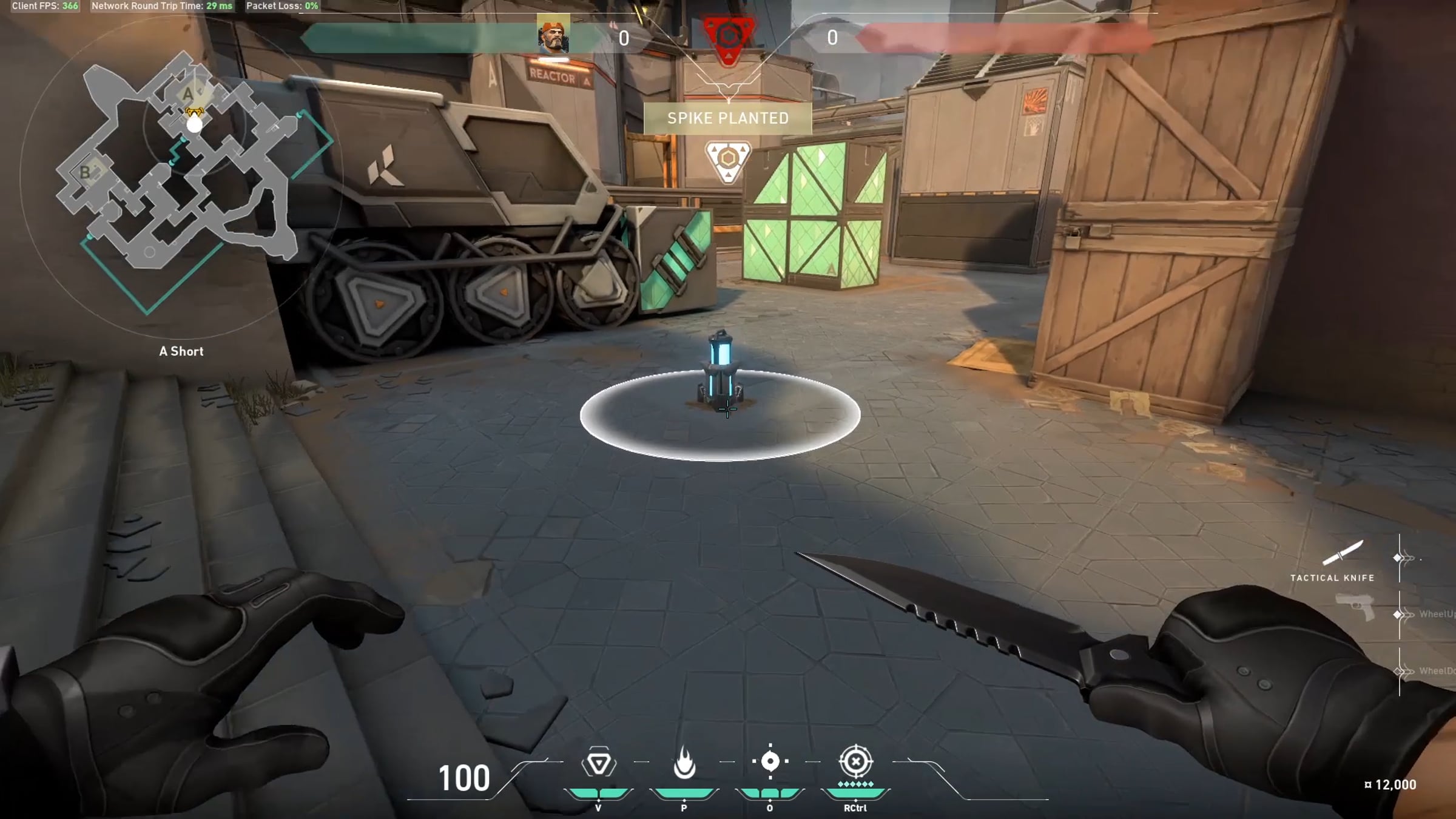Activate the crosshair ultimate ability icon
Image resolution: width=1456 pixels, height=819 pixels.
pos(855,761)
